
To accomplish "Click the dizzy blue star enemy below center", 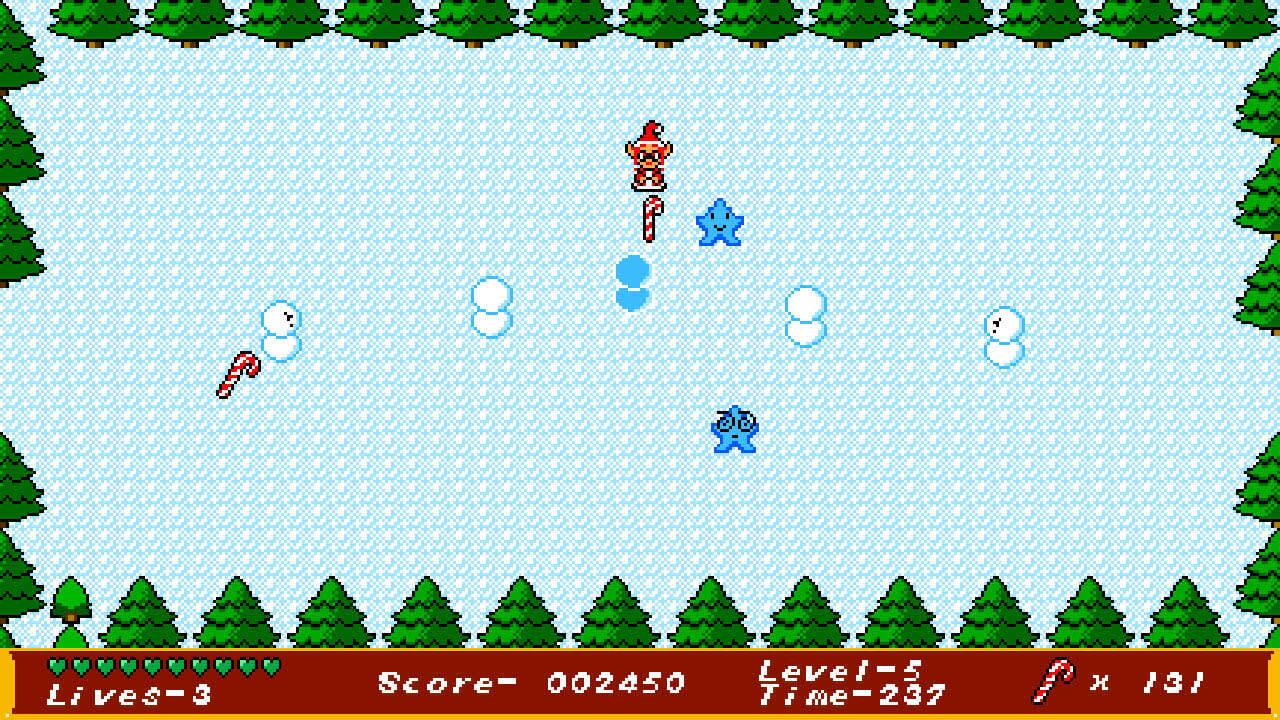I will tap(733, 428).
